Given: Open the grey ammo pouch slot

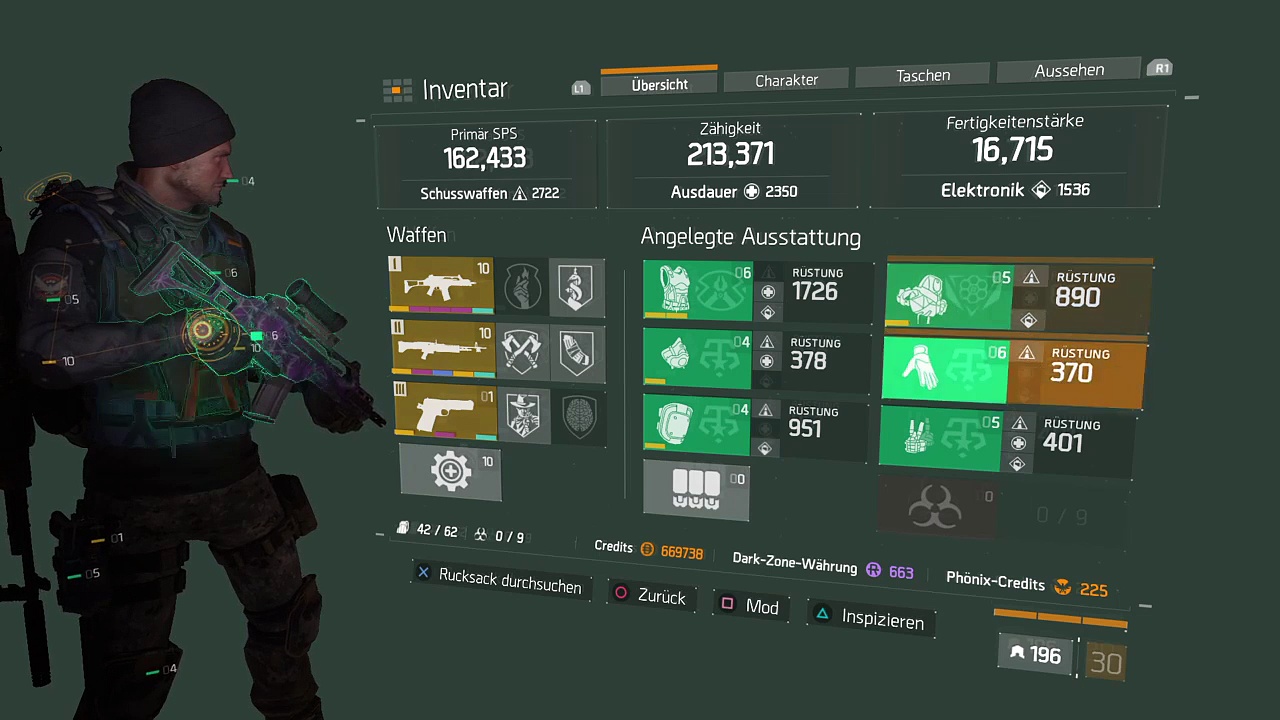Looking at the screenshot, I should tap(696, 490).
